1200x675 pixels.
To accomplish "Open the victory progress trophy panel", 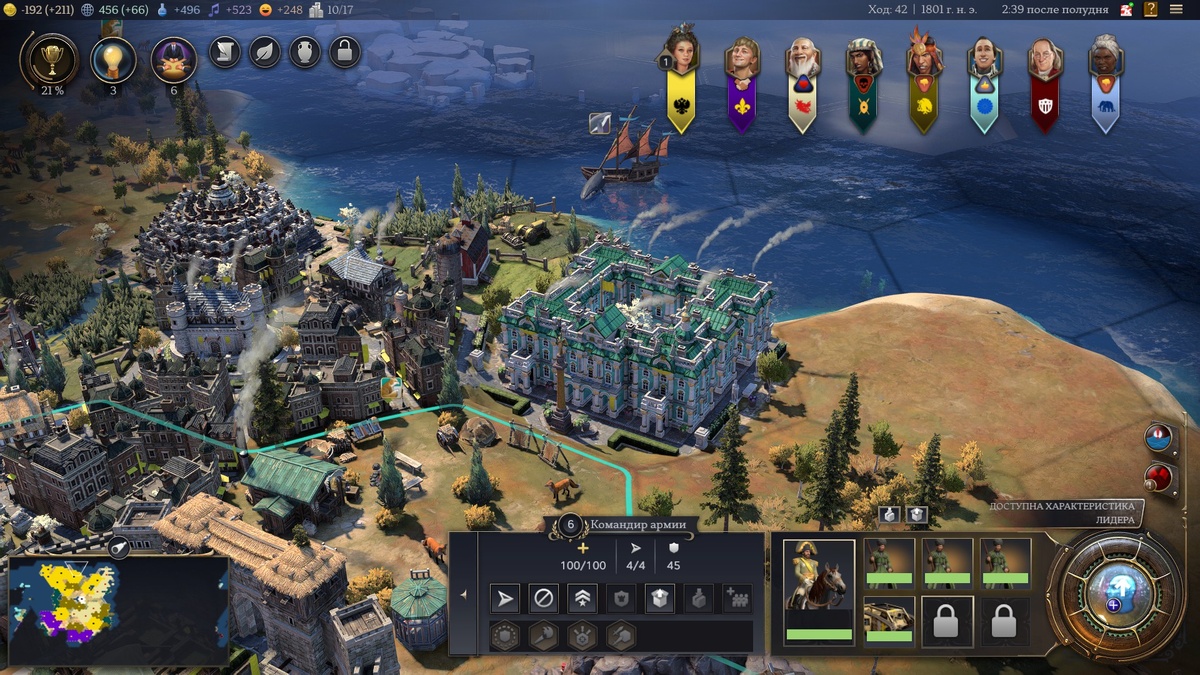I will pyautogui.click(x=48, y=58).
